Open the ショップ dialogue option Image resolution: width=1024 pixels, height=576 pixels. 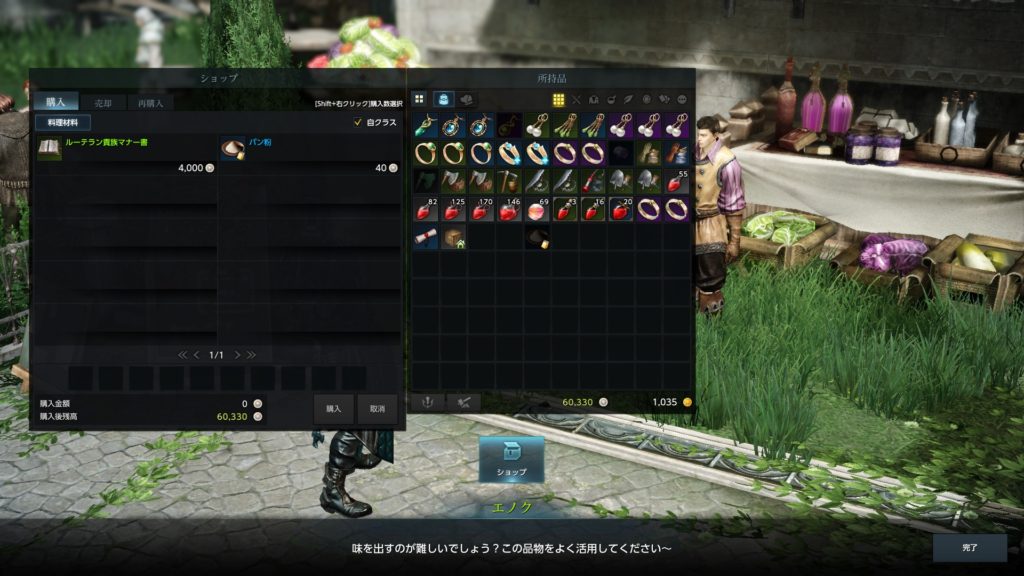pos(511,460)
